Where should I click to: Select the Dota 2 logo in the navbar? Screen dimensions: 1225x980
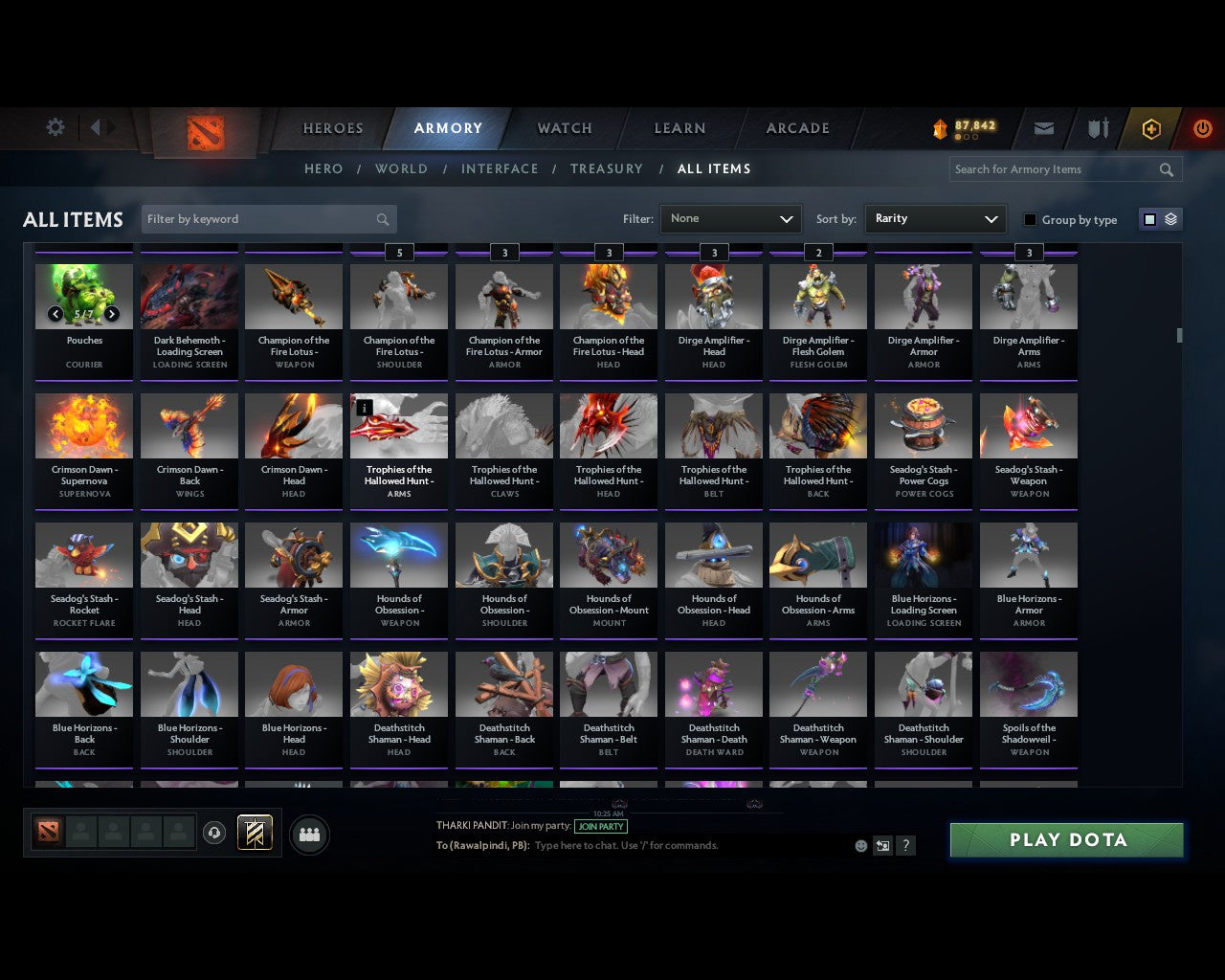pyautogui.click(x=204, y=129)
